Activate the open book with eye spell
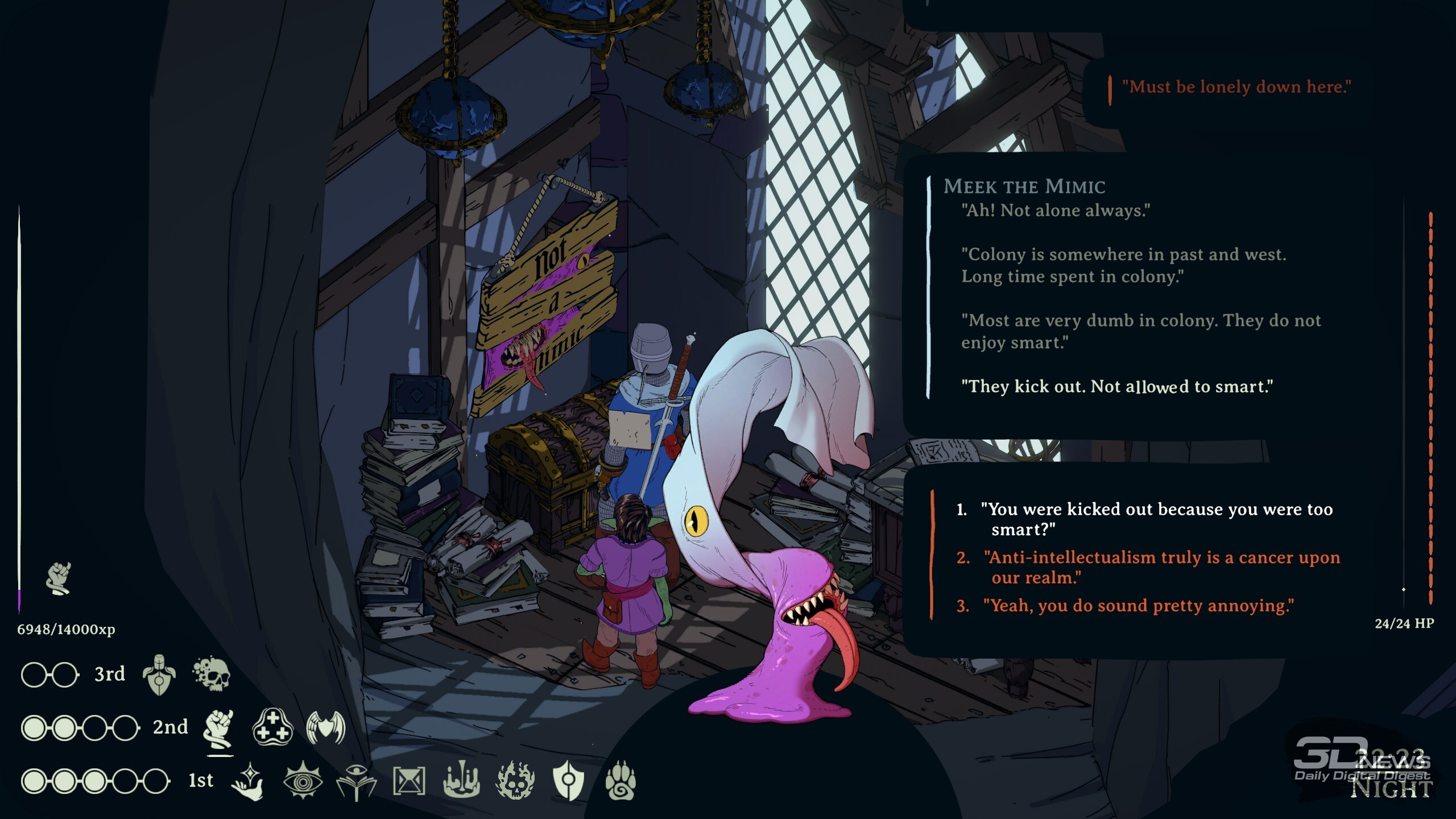The width and height of the screenshot is (1456, 819). [x=356, y=781]
